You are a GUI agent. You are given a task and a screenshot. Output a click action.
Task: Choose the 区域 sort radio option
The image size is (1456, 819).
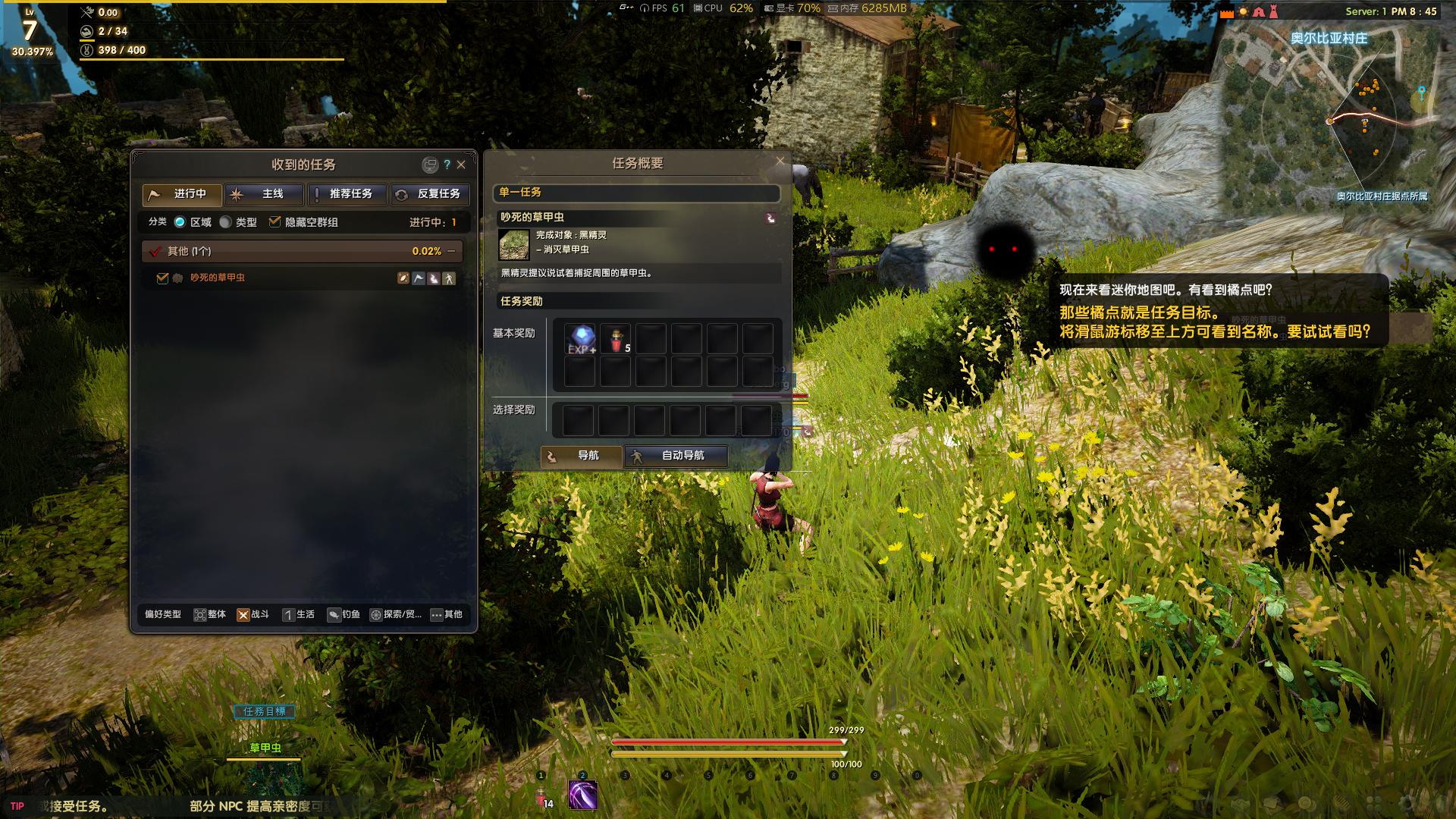coord(180,222)
